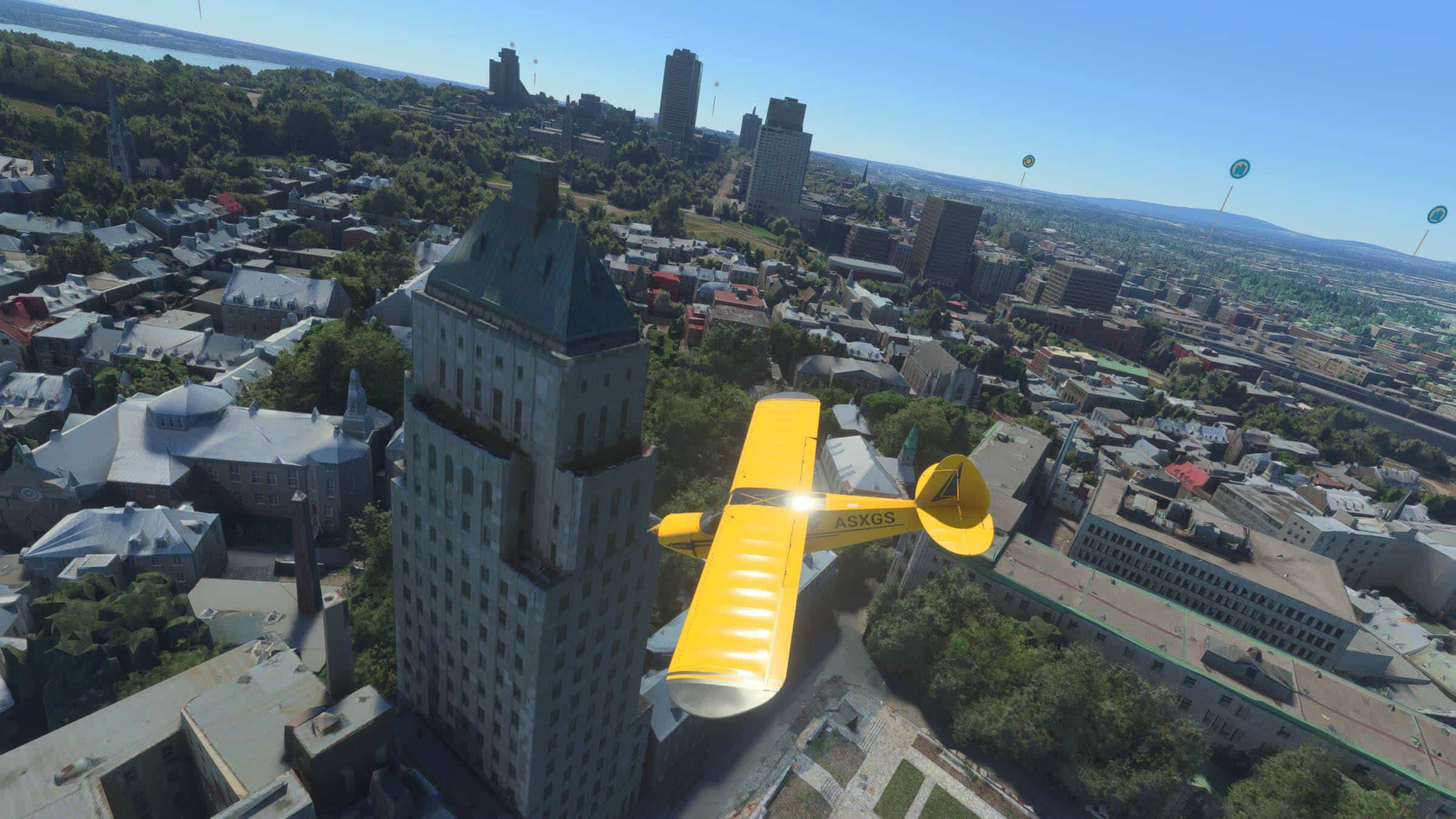This screenshot has width=1456, height=819.
Task: Select the landmark marker with the yellow center
Action: pyautogui.click(x=1028, y=161)
